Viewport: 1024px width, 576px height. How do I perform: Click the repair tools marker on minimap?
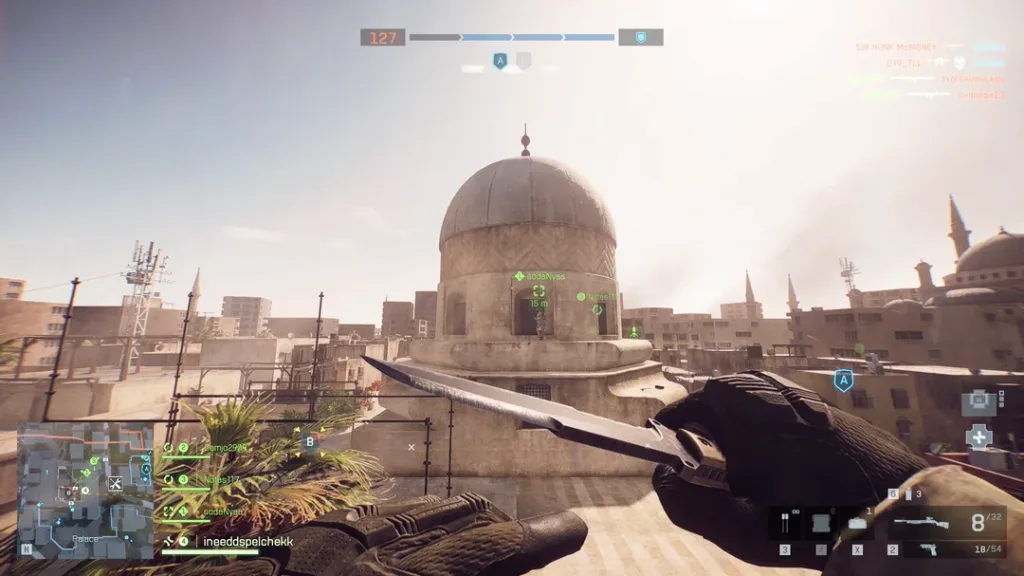114,484
